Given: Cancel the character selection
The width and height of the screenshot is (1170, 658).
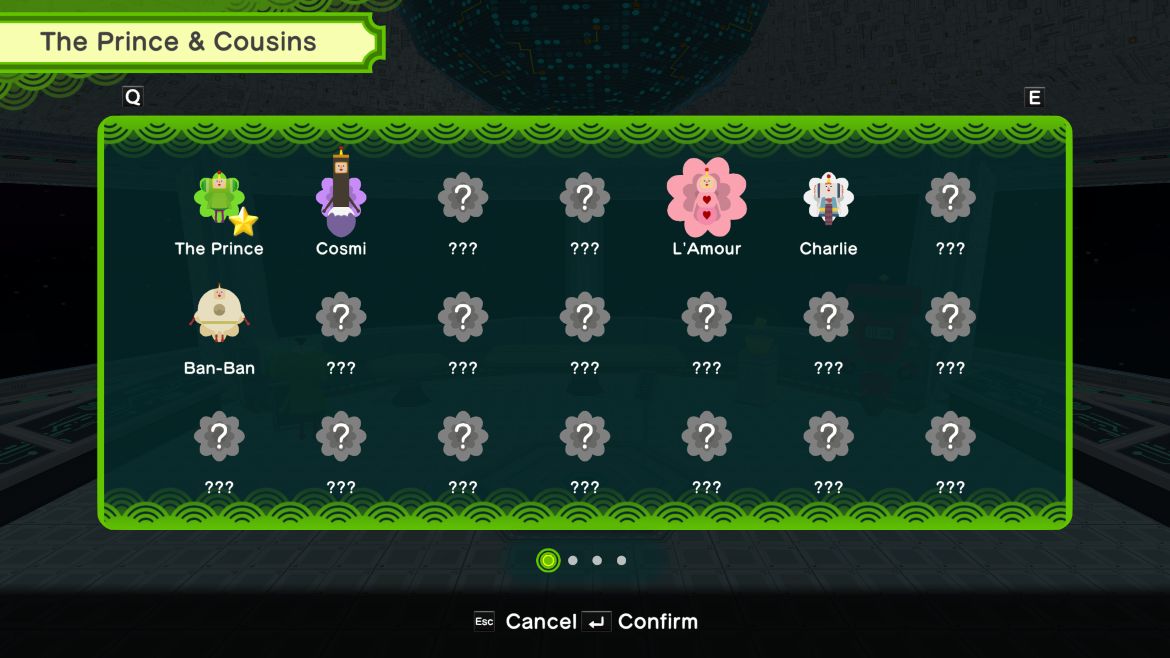Looking at the screenshot, I should coord(526,621).
